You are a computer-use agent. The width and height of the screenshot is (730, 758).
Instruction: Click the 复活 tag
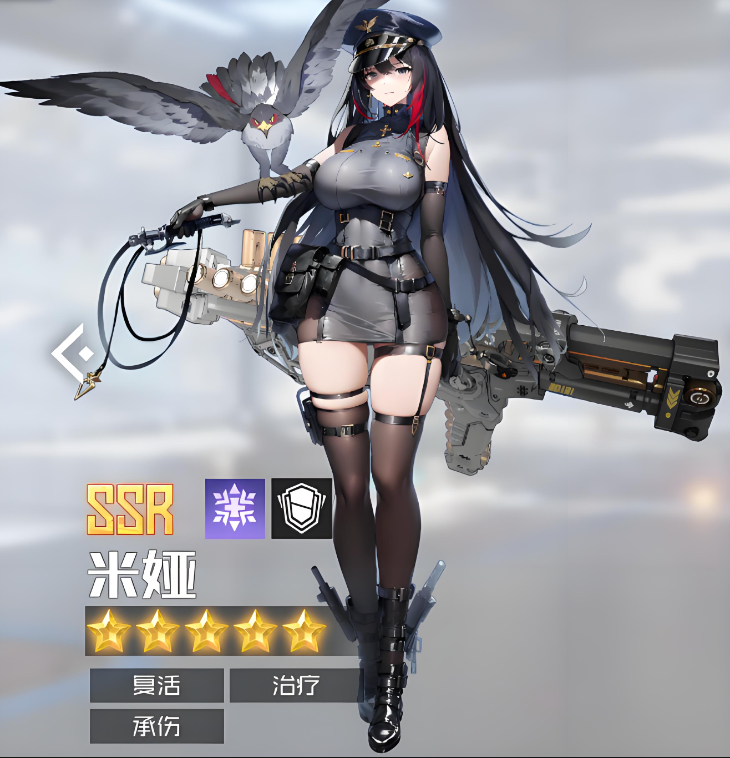[156, 686]
